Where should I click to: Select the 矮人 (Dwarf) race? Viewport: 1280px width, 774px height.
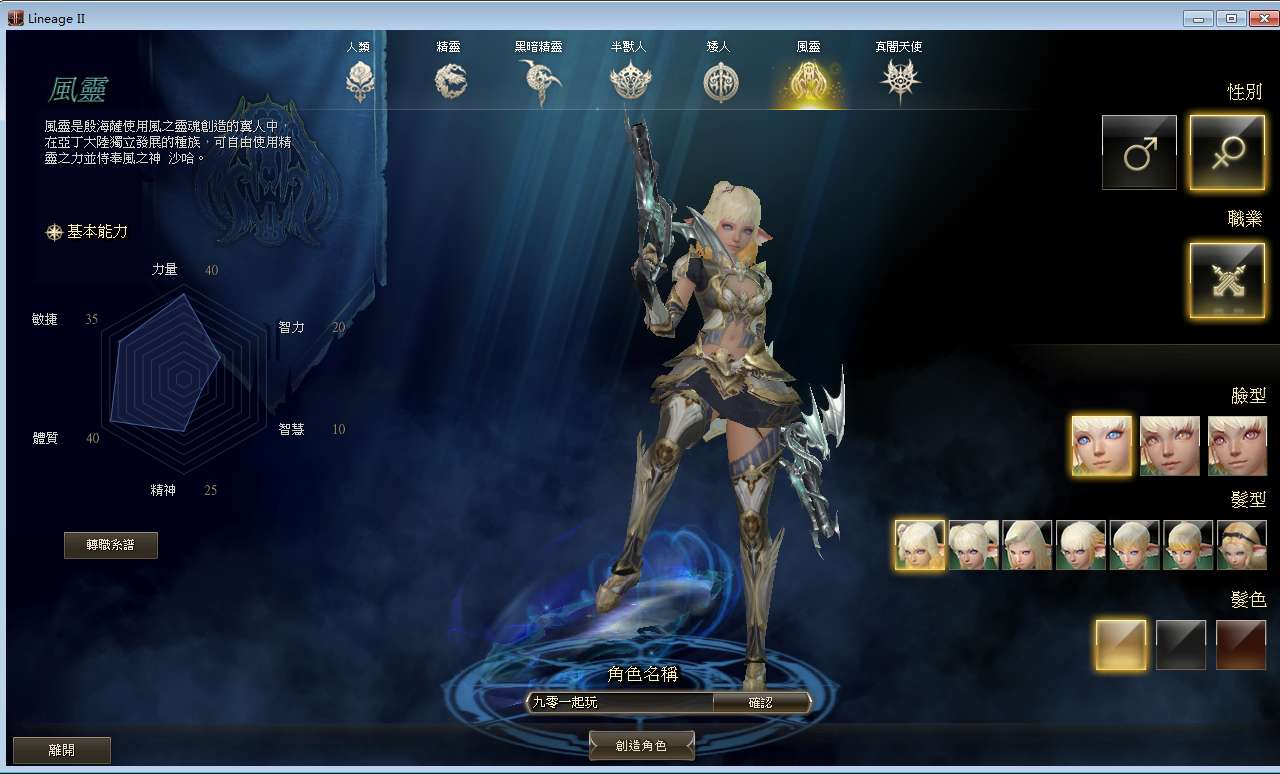click(719, 80)
